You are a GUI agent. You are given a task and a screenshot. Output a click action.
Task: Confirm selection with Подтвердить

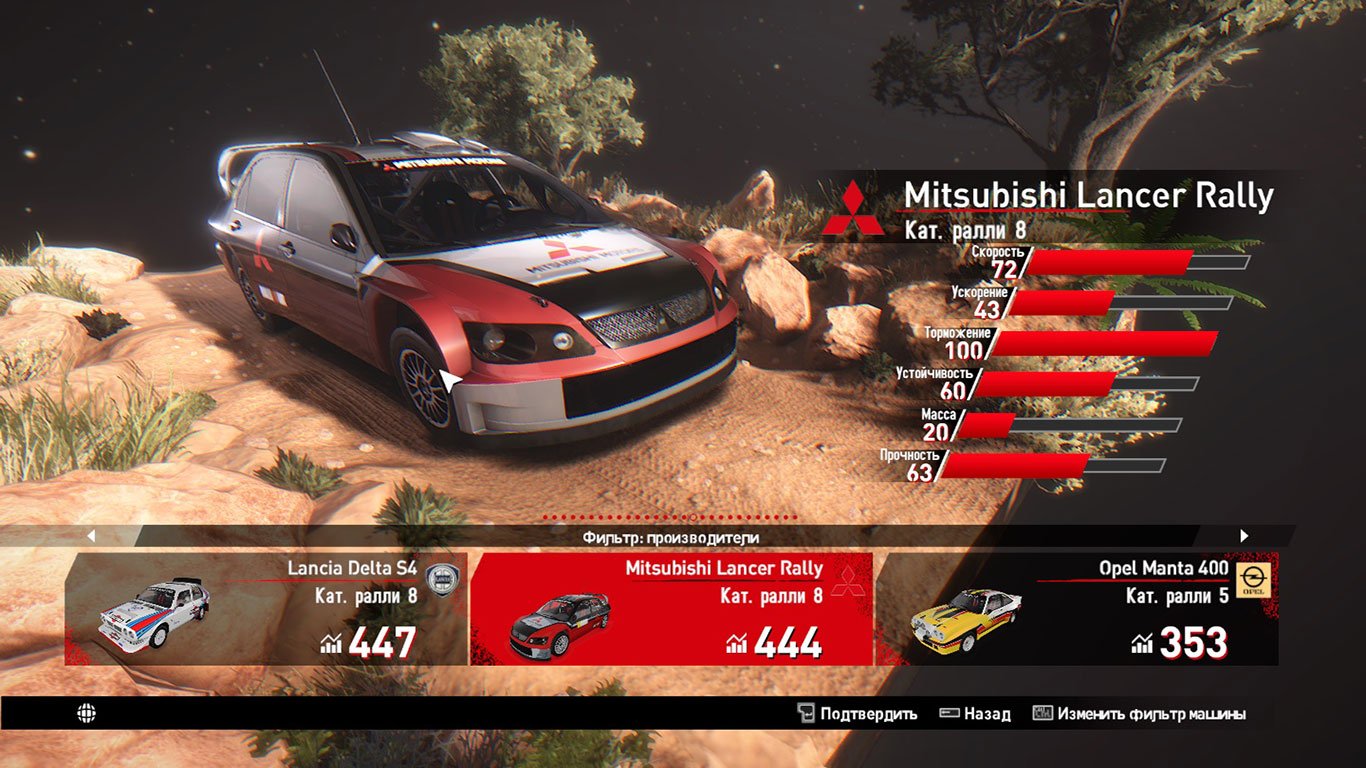(x=857, y=714)
